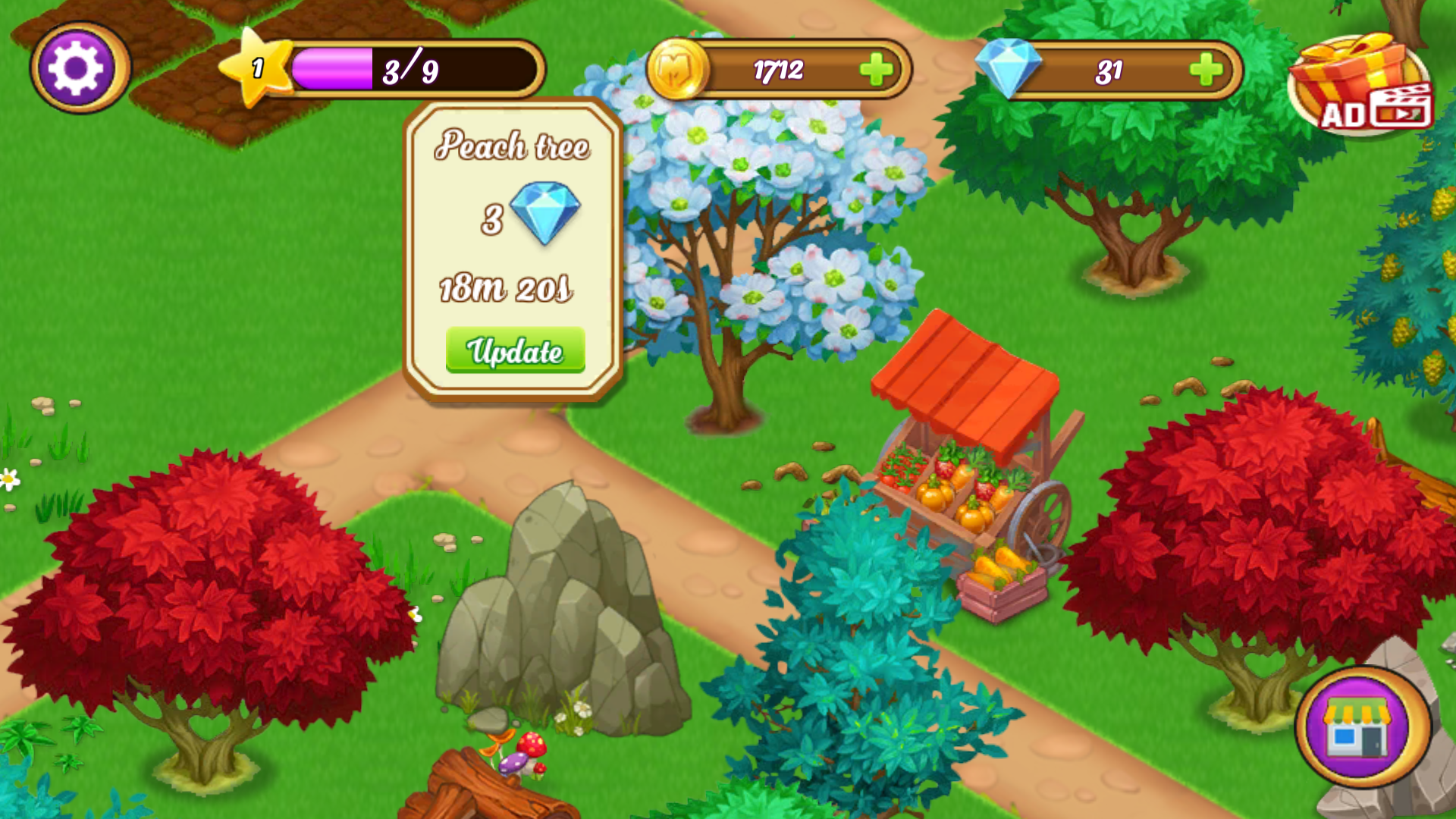Screen dimensions: 1456x819
Task: Watch an ad for a gift
Action: coord(1361,87)
